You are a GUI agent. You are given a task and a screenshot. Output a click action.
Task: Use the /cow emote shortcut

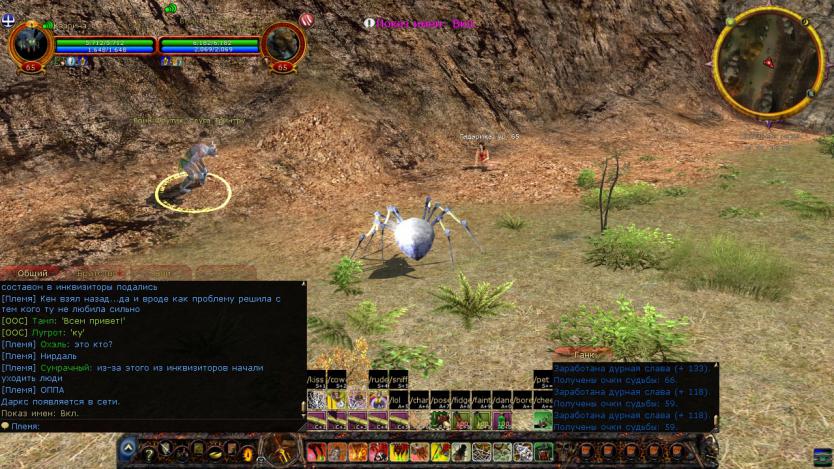(337, 381)
